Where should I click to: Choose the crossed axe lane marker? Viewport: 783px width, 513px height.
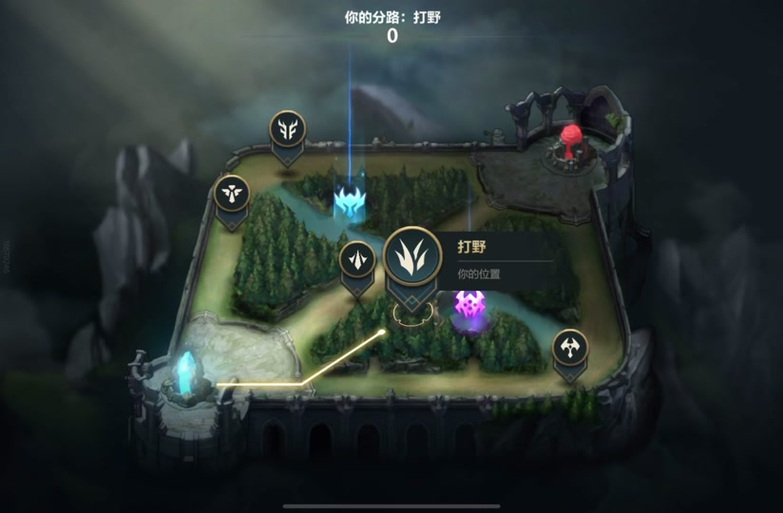570,348
